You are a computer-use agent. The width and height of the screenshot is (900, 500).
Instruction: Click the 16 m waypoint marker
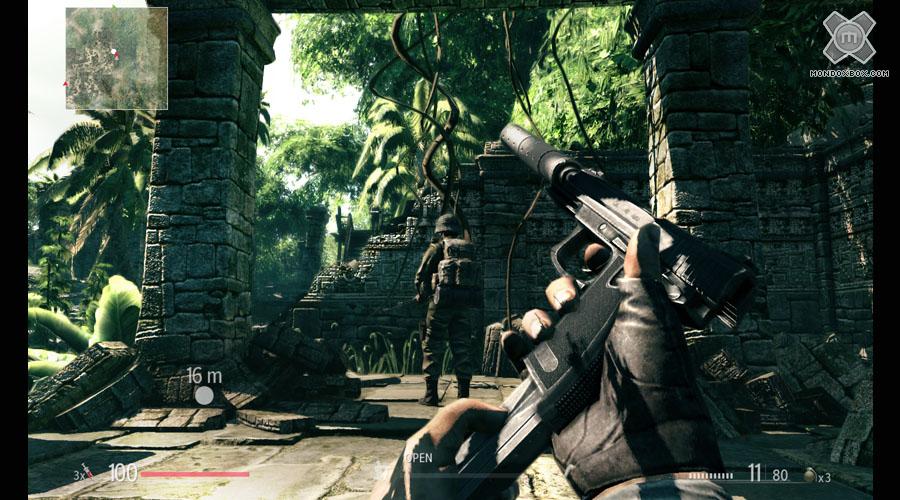(204, 395)
